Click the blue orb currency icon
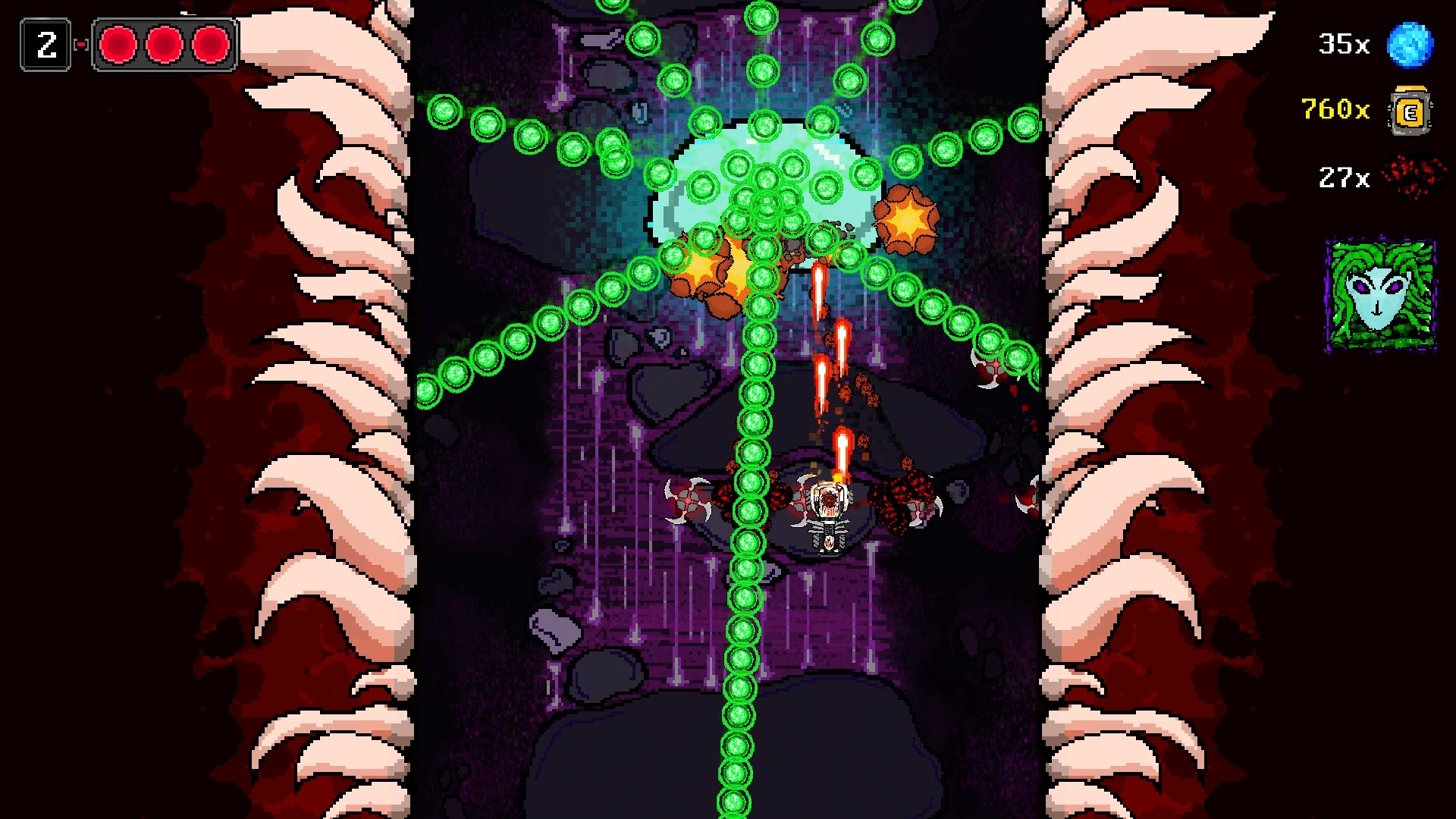This screenshot has width=1456, height=819. 1412,44
